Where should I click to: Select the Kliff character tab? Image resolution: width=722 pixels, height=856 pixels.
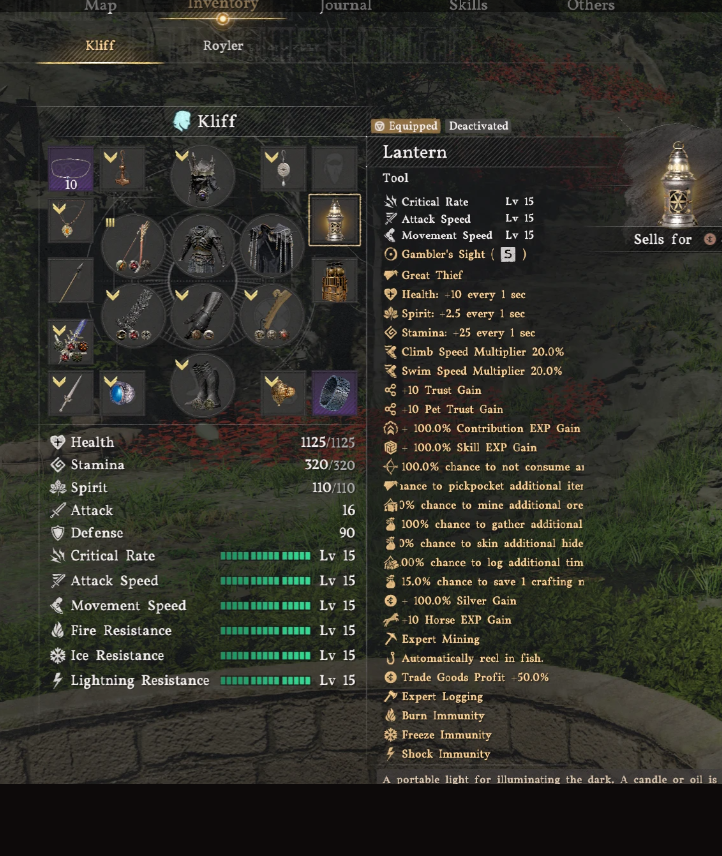pyautogui.click(x=100, y=46)
